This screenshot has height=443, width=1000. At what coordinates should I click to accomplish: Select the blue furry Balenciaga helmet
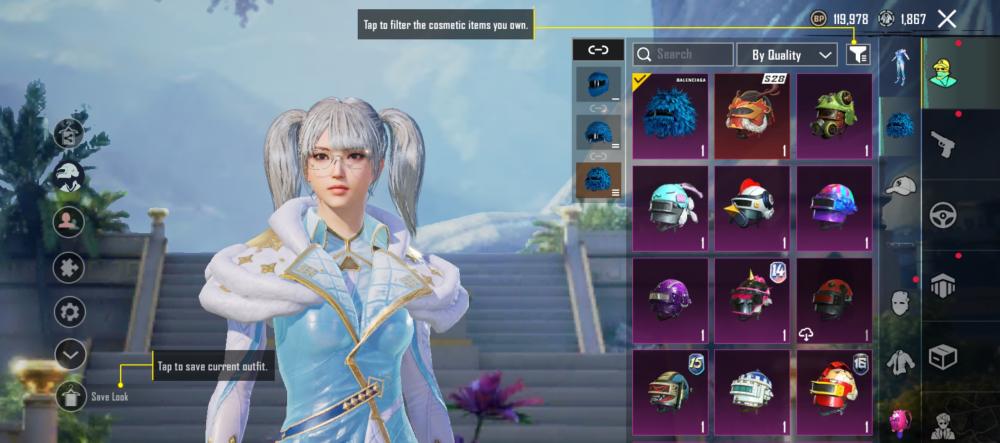click(670, 115)
